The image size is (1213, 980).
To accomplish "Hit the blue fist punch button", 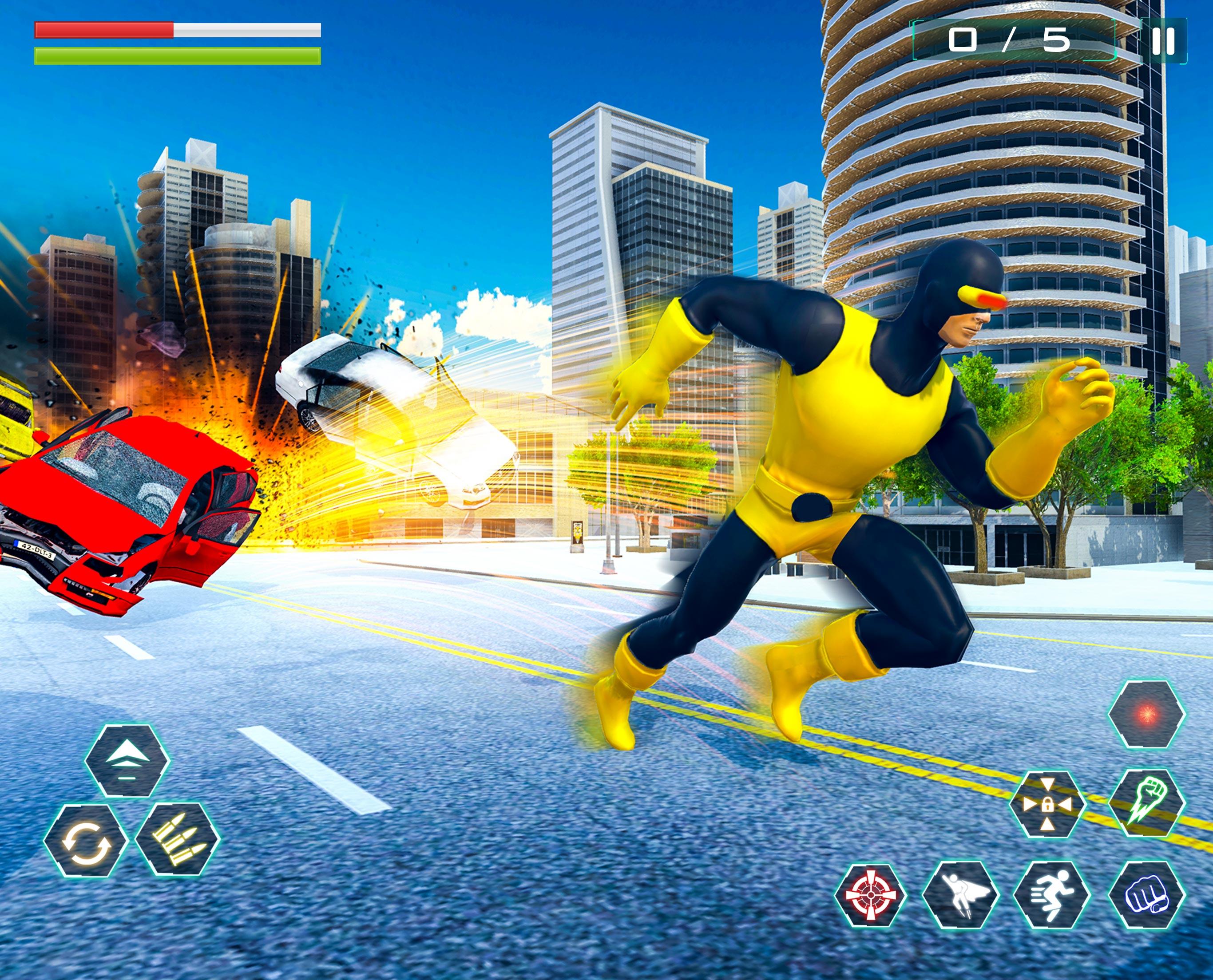I will pyautogui.click(x=1147, y=895).
